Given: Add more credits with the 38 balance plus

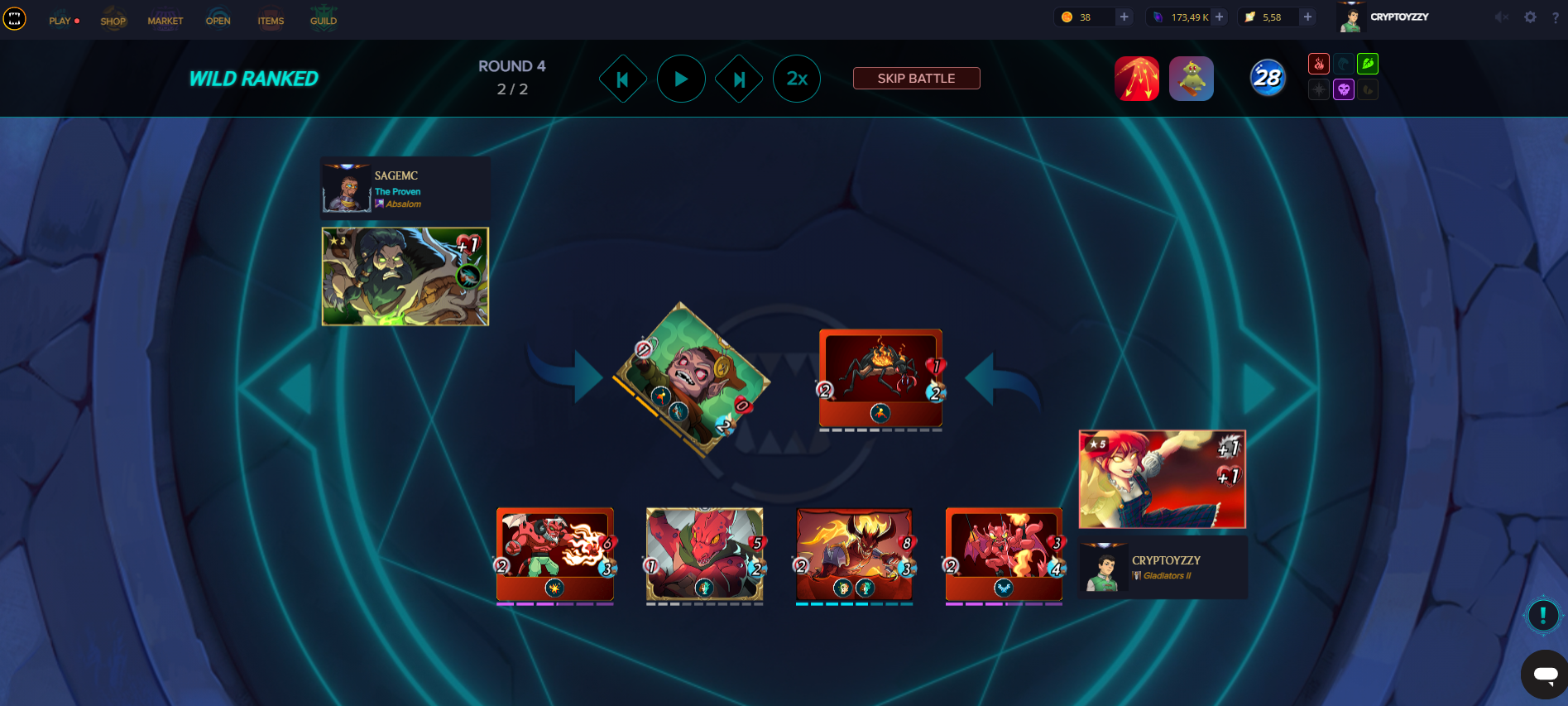Looking at the screenshot, I should (1124, 17).
